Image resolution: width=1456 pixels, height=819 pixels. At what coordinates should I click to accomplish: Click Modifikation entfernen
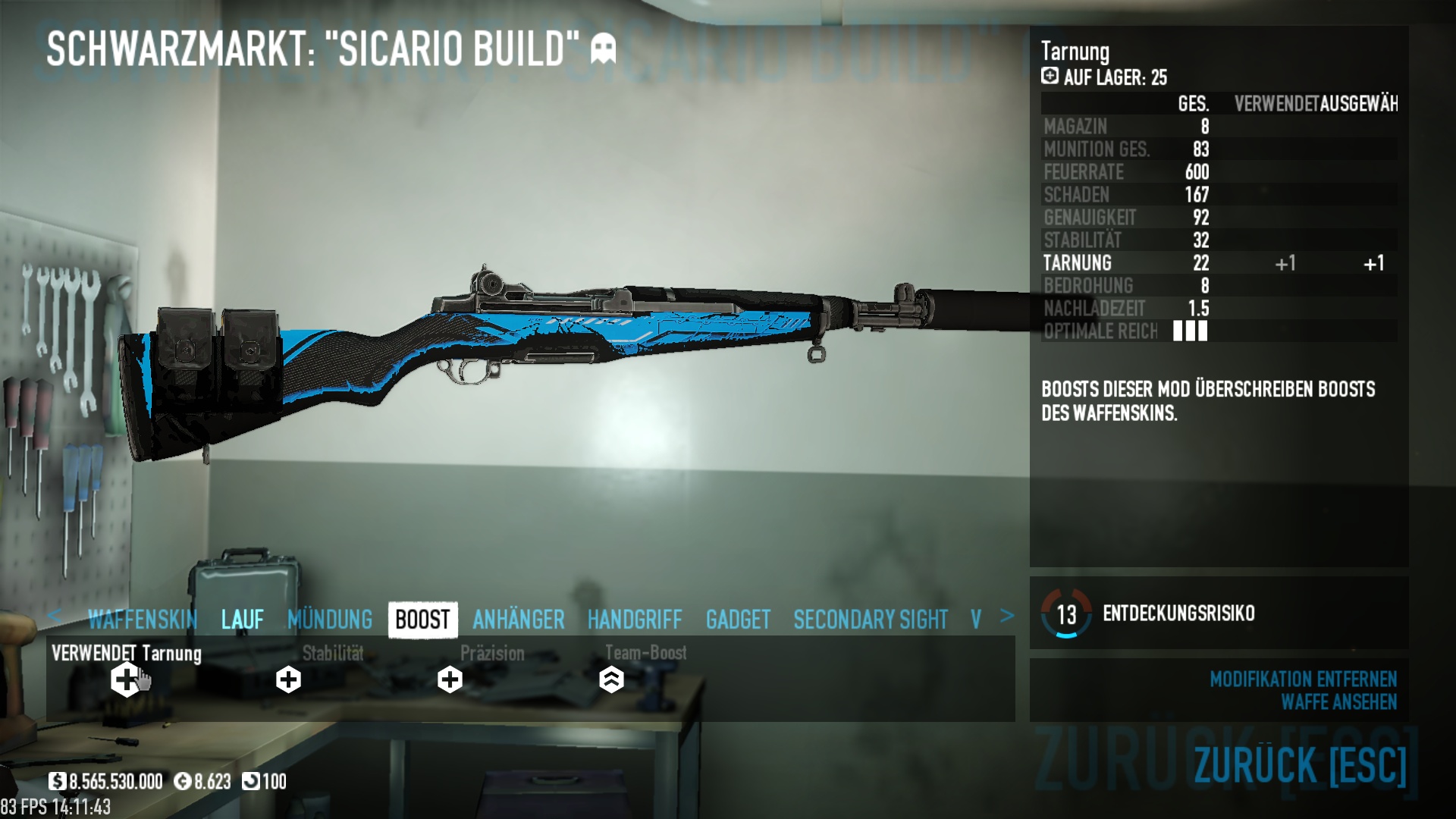pos(1303,679)
